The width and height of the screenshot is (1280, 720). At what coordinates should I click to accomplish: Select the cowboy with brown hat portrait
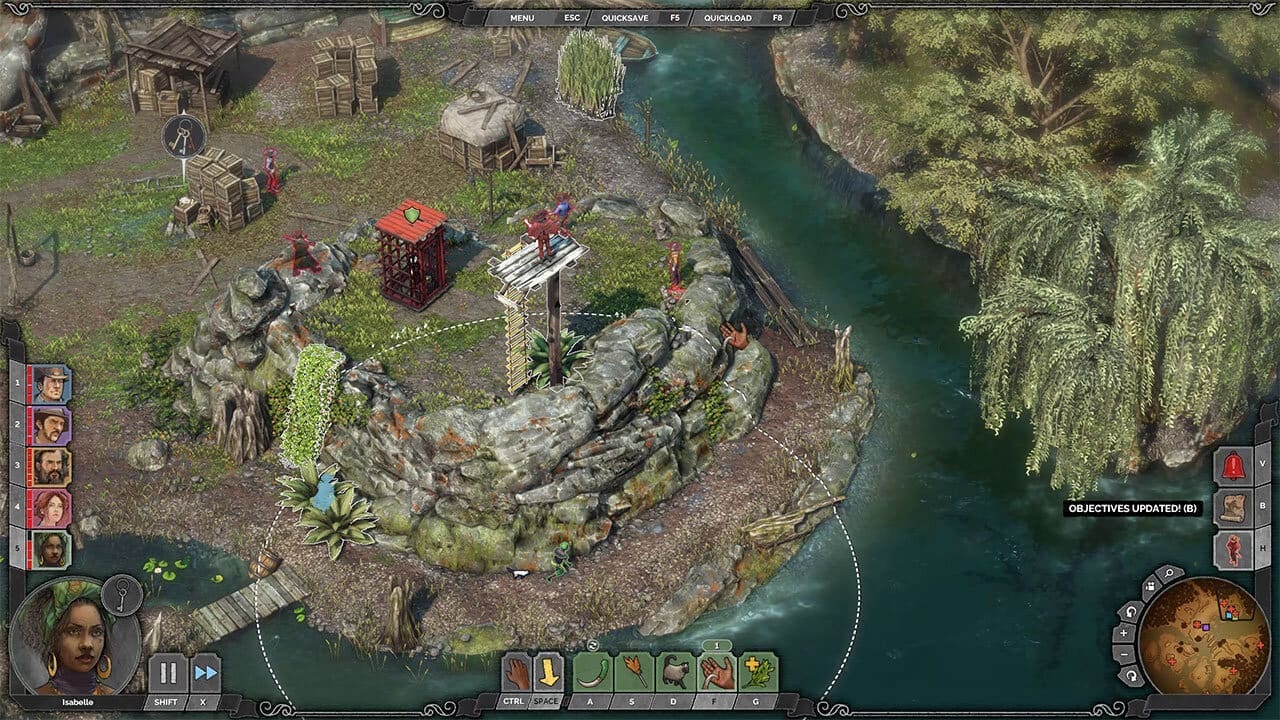pyautogui.click(x=51, y=384)
